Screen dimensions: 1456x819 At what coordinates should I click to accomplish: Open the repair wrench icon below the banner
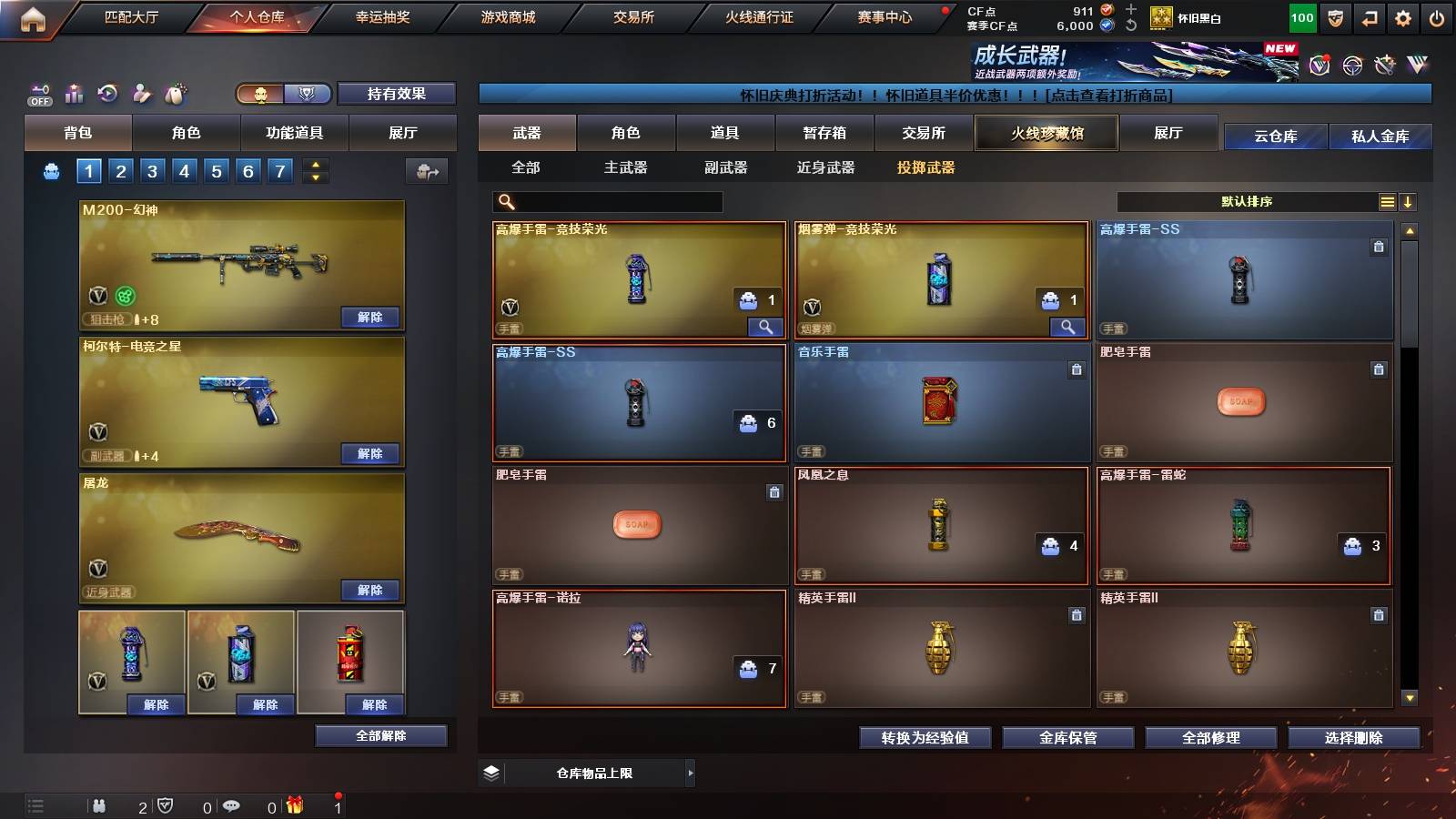click(x=1386, y=66)
